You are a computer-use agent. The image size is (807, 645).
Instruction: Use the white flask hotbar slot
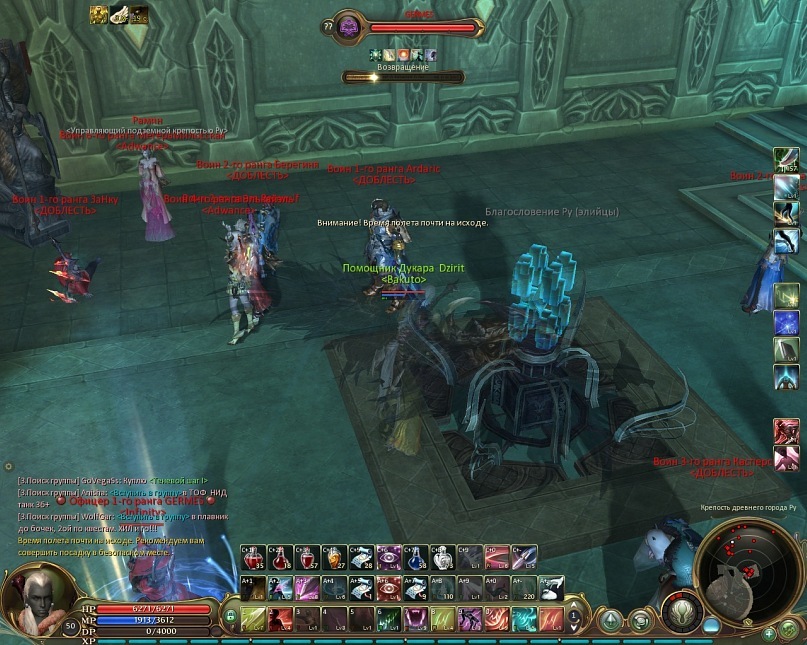[x=442, y=558]
